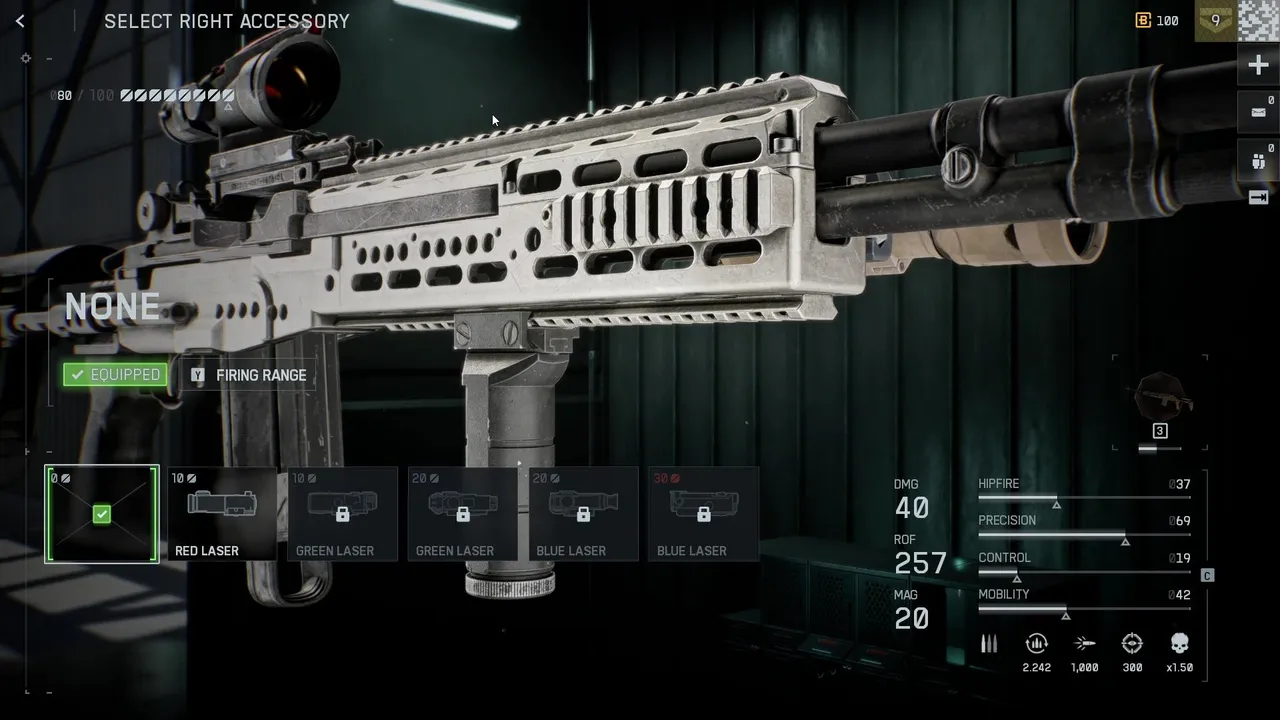Image resolution: width=1280 pixels, height=720 pixels.
Task: Click the small gear icon at left edge
Action: click(27, 58)
